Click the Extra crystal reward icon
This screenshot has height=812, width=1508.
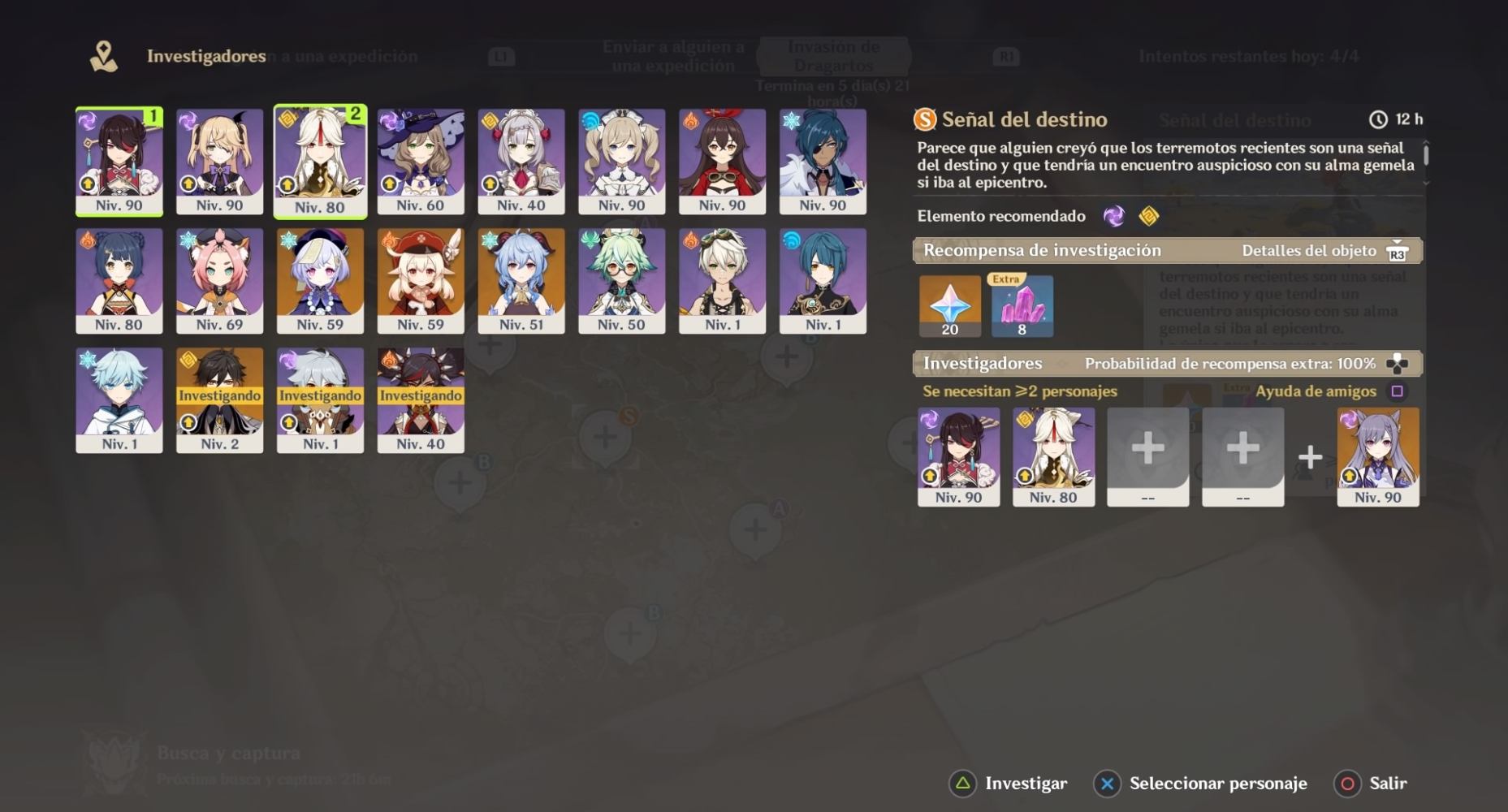click(x=1022, y=304)
